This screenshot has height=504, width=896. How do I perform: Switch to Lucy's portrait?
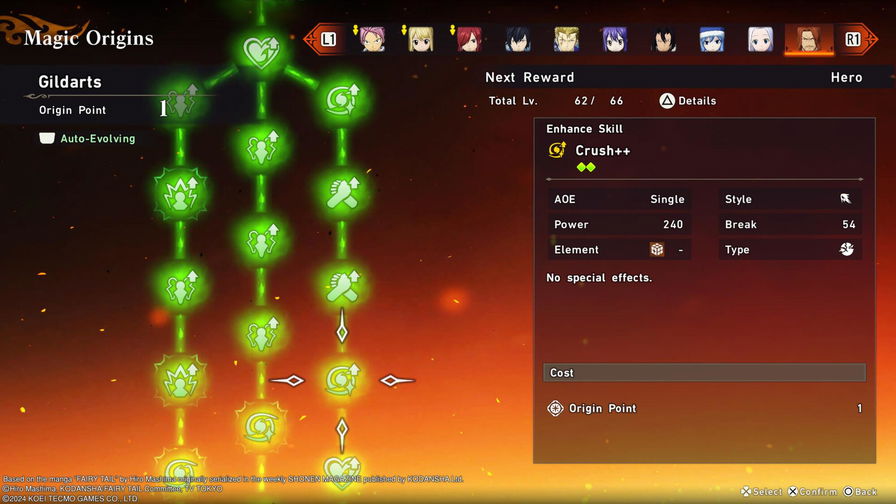tap(421, 39)
